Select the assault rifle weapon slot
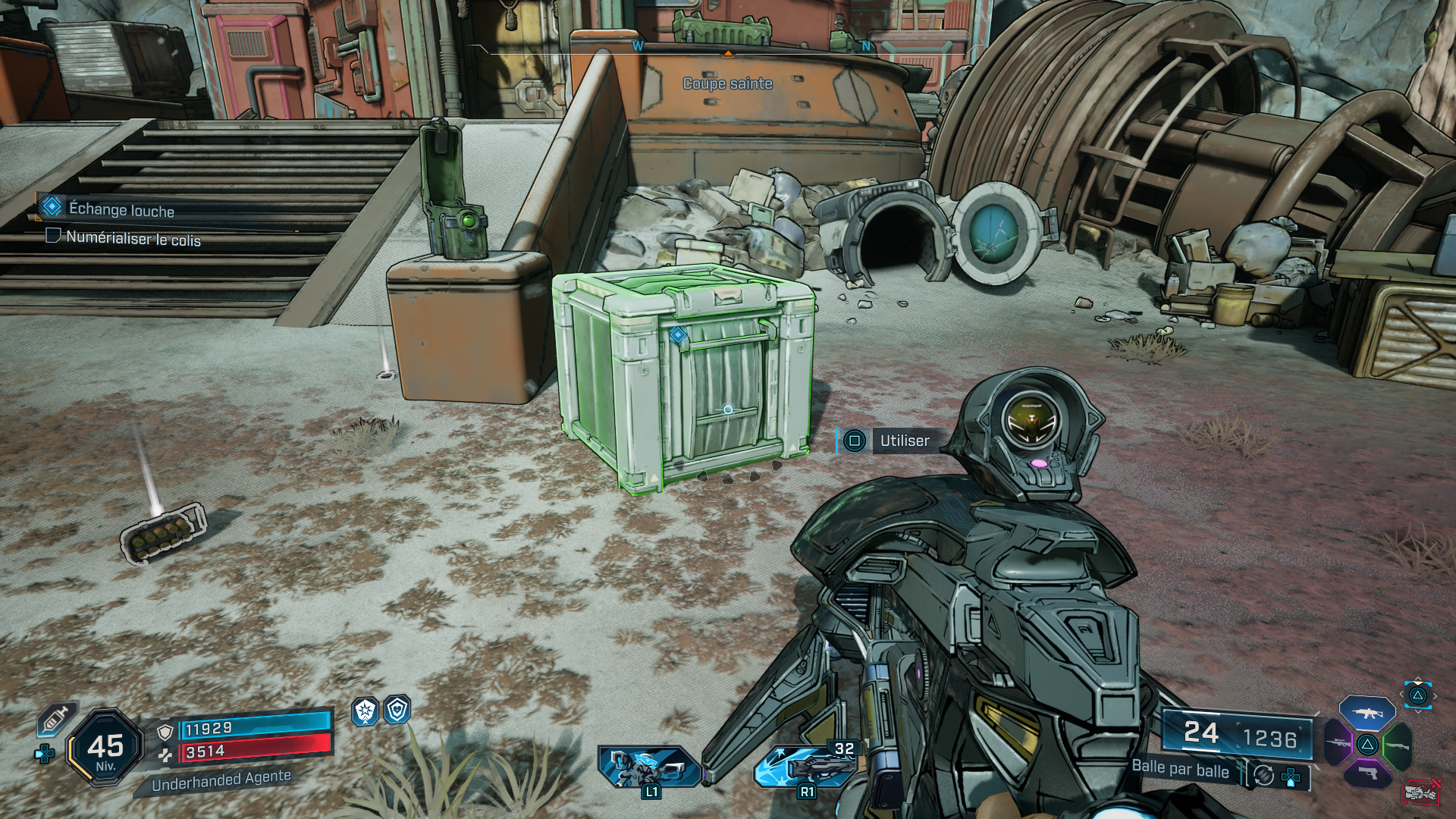This screenshot has height=819, width=1456. coord(1367,713)
